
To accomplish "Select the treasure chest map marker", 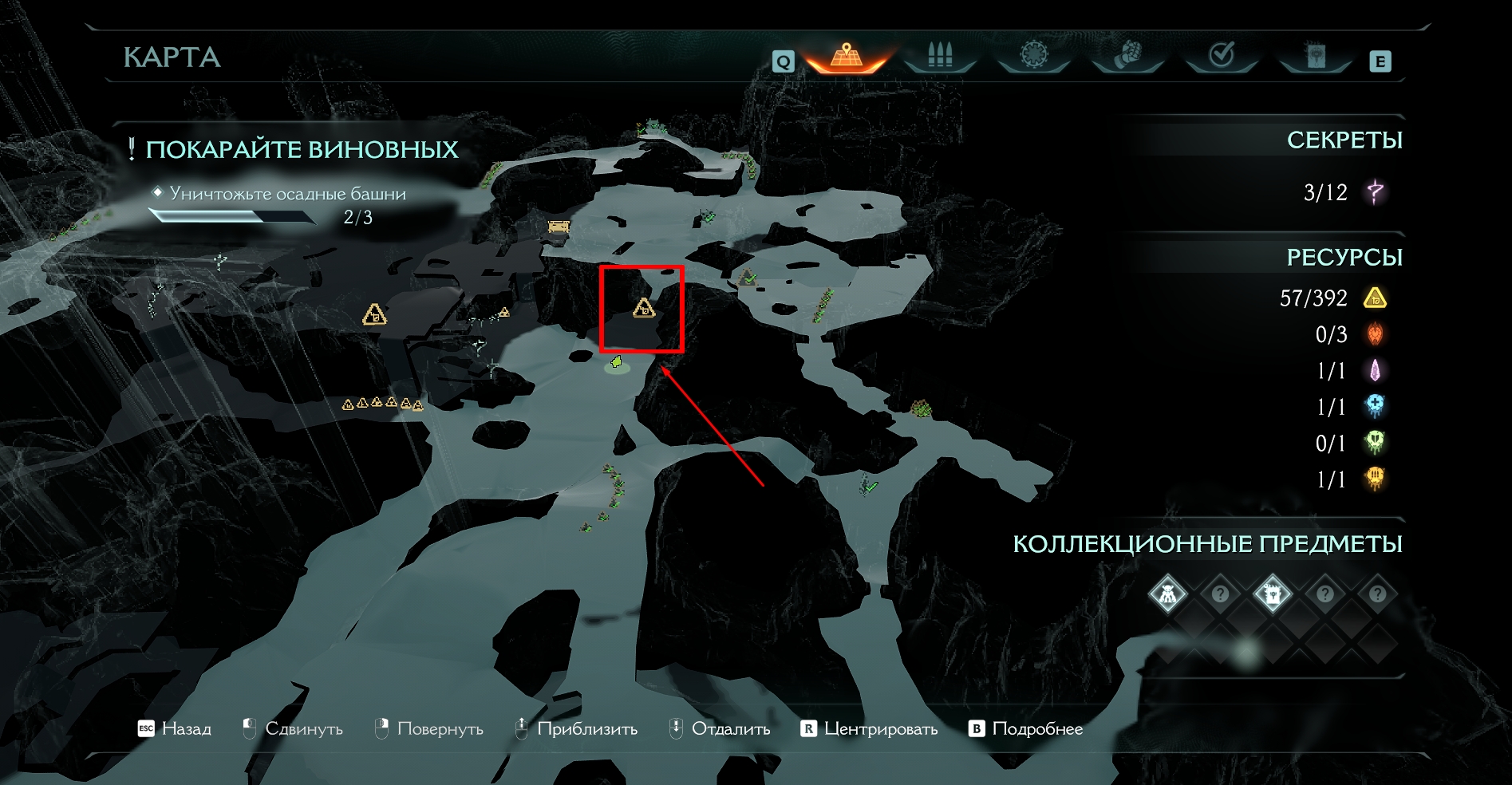I will [x=559, y=227].
